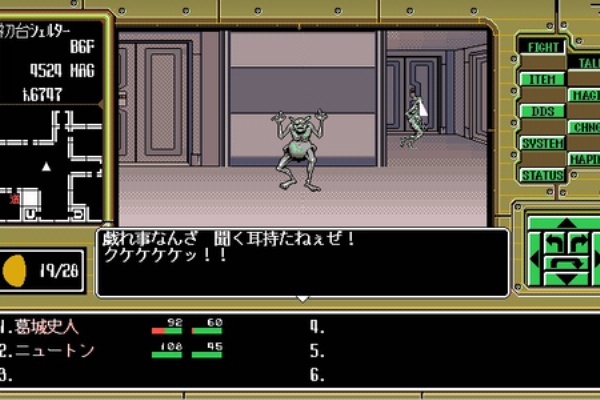
Task: Choose the DDS command
Action: [x=542, y=111]
